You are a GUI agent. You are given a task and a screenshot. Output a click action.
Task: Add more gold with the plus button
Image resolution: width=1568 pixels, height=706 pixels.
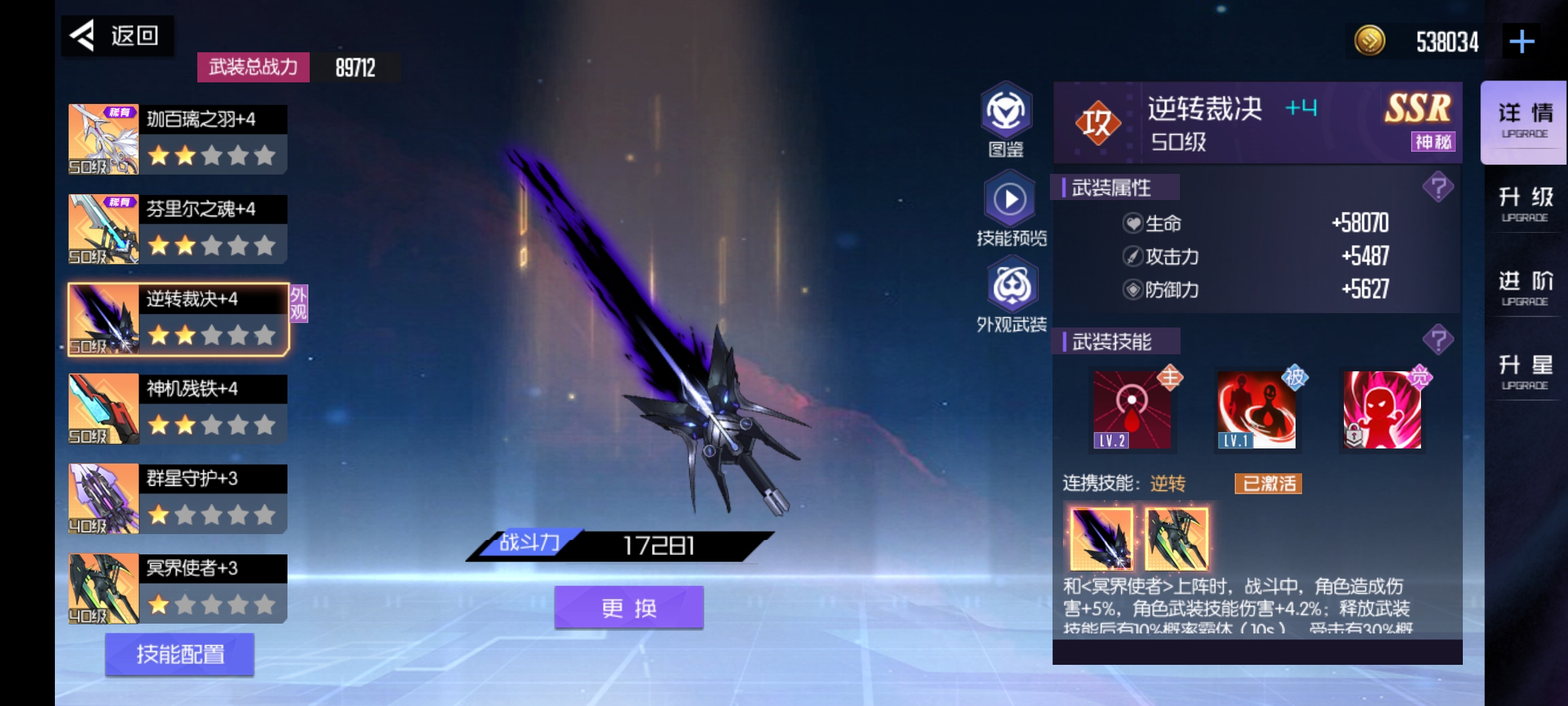coord(1522,42)
